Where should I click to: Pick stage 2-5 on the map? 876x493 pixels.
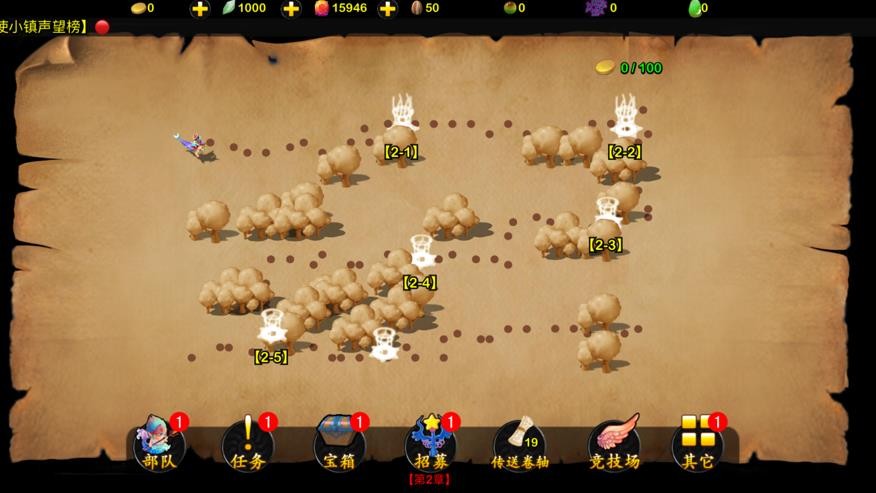(x=272, y=328)
